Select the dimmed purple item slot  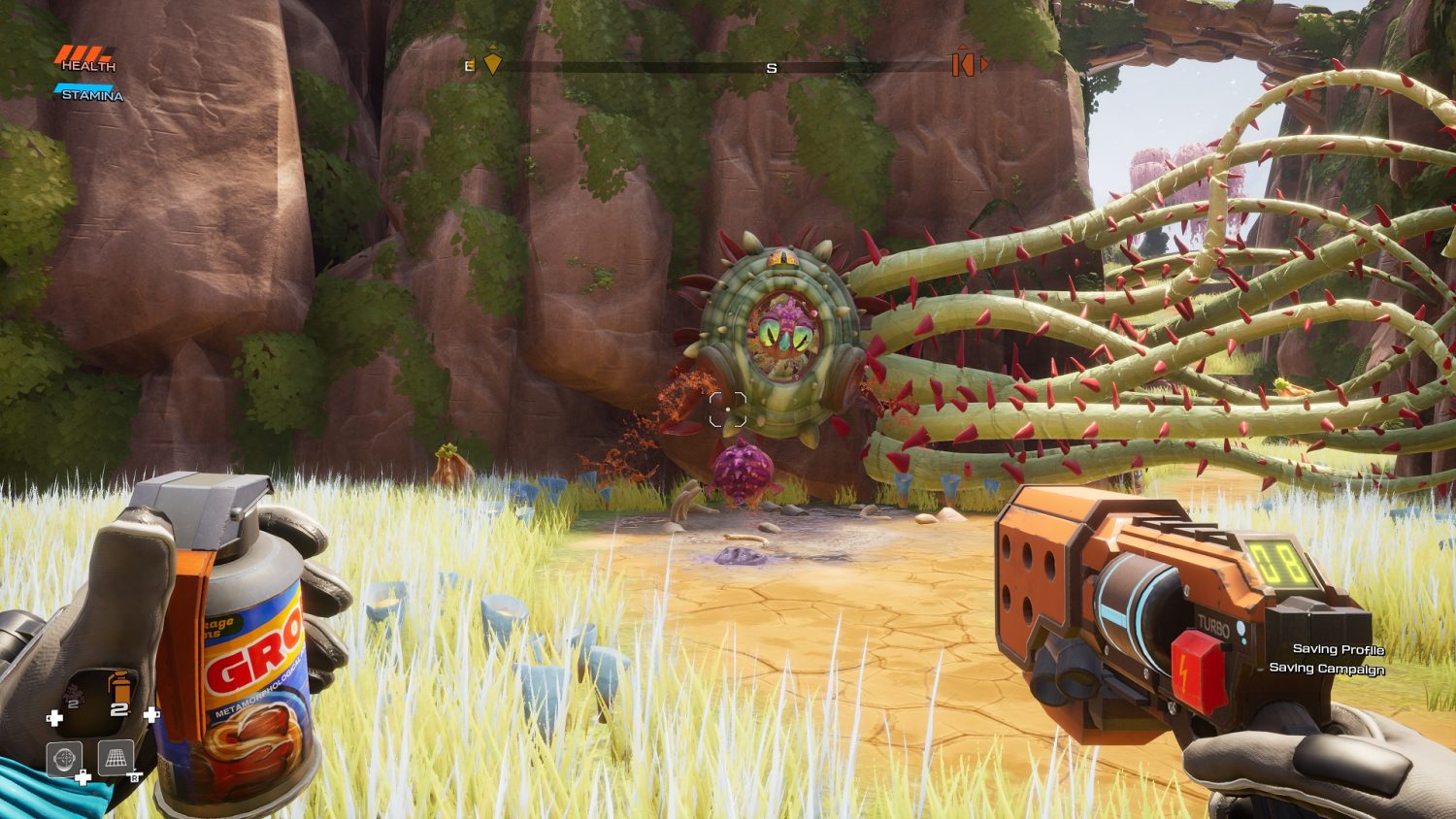pos(74,695)
